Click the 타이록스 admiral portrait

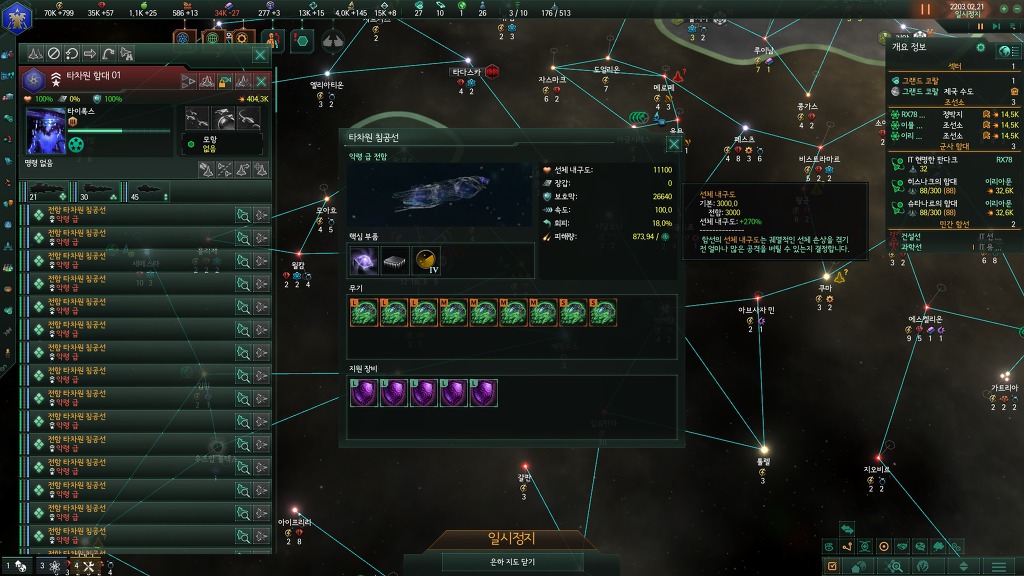tap(46, 131)
